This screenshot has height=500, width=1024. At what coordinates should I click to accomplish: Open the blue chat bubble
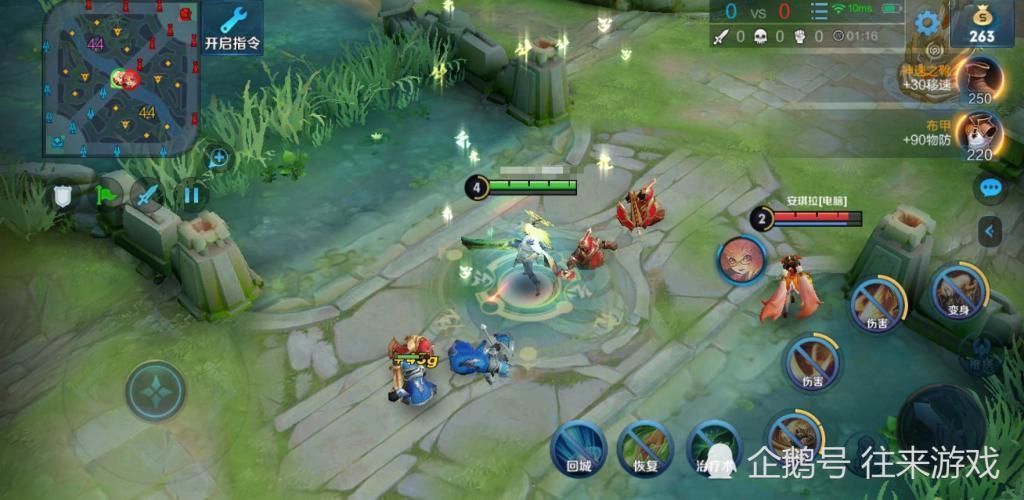point(990,187)
